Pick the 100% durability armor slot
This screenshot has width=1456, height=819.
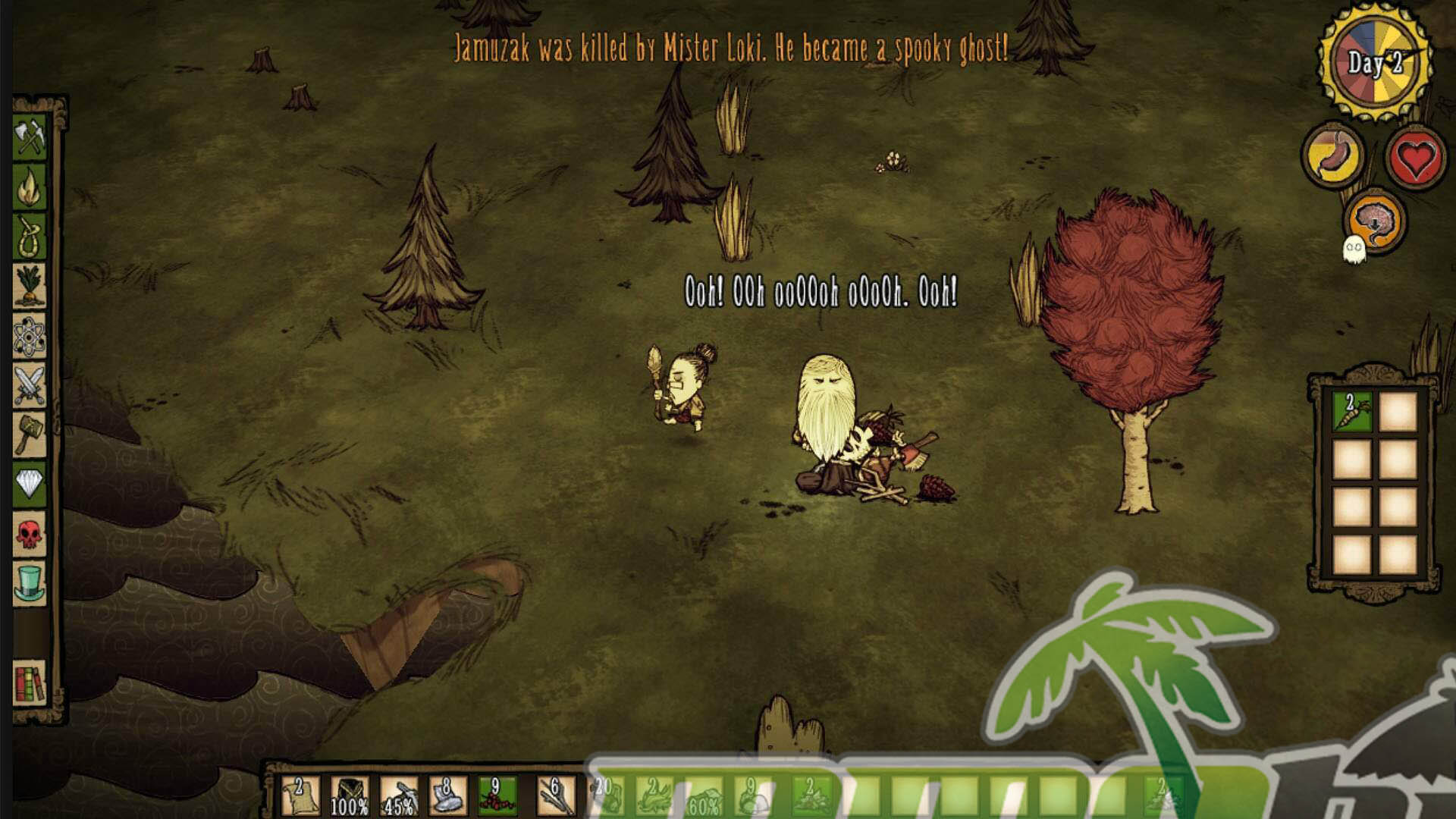point(349,796)
